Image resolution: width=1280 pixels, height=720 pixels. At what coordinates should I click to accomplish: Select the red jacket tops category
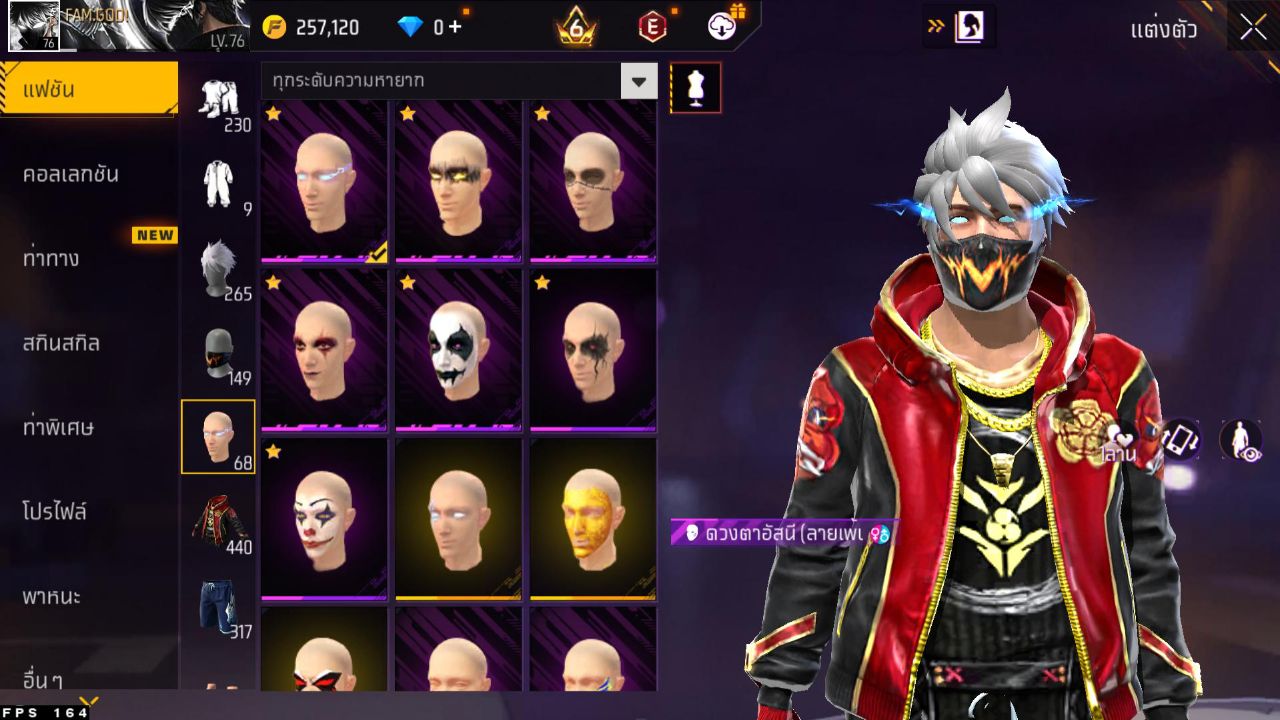[219, 522]
